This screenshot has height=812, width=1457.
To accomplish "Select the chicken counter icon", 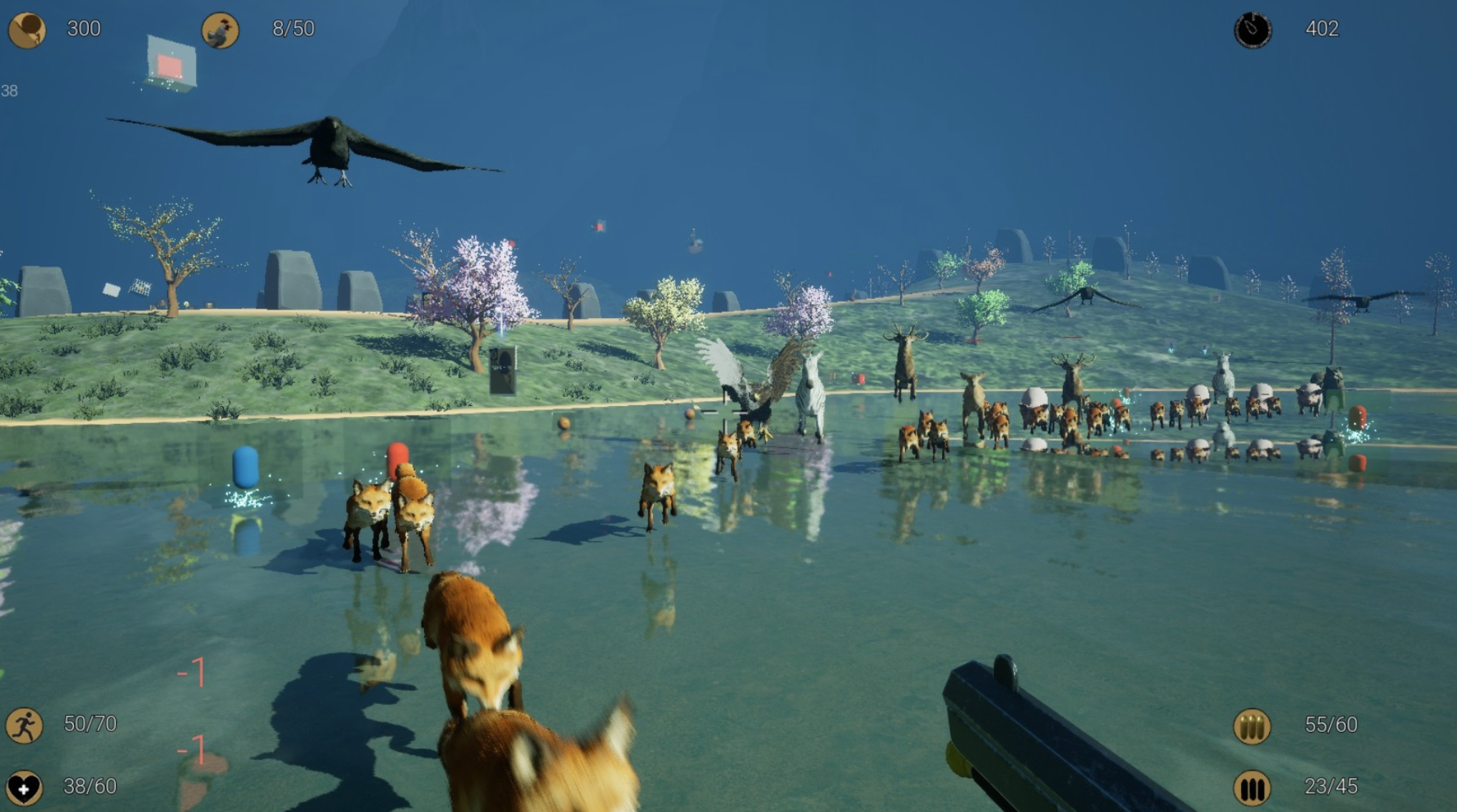I will [x=220, y=30].
